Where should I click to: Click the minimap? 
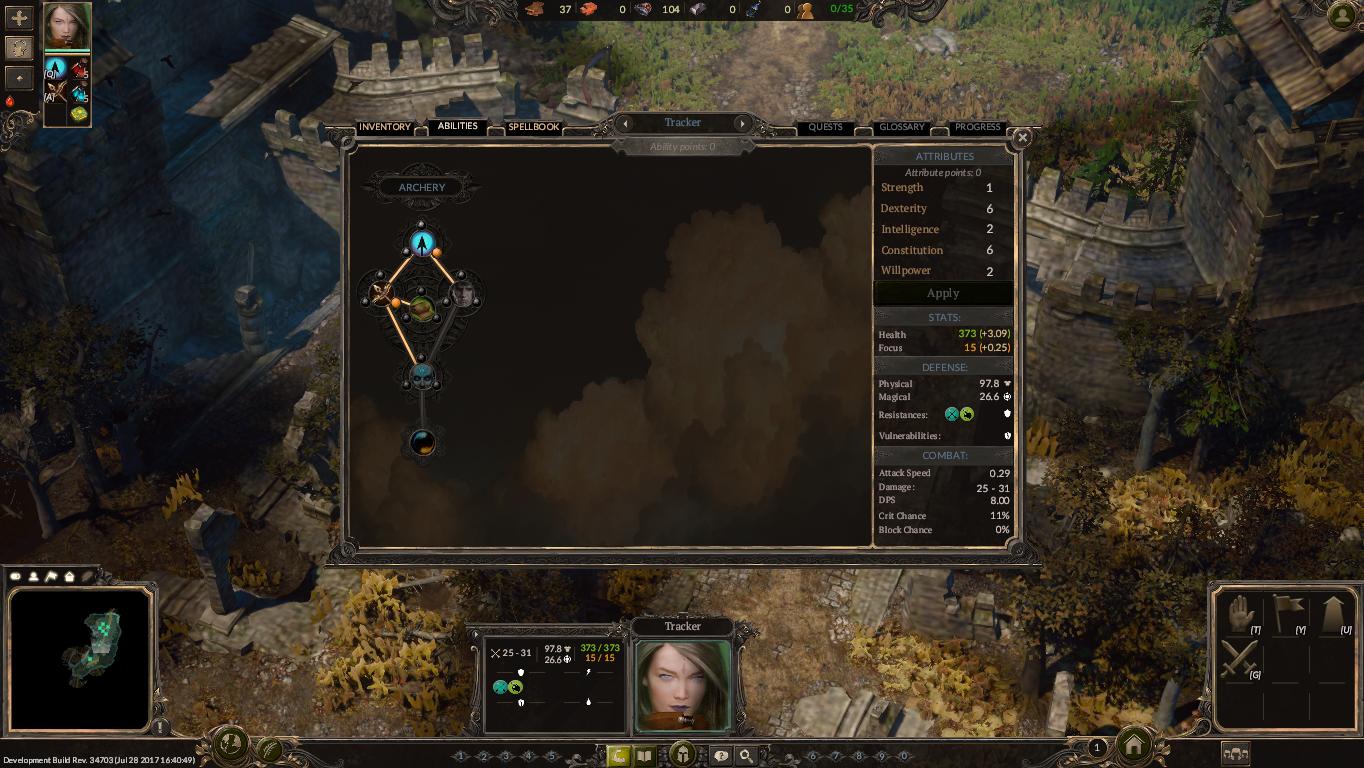[80, 657]
